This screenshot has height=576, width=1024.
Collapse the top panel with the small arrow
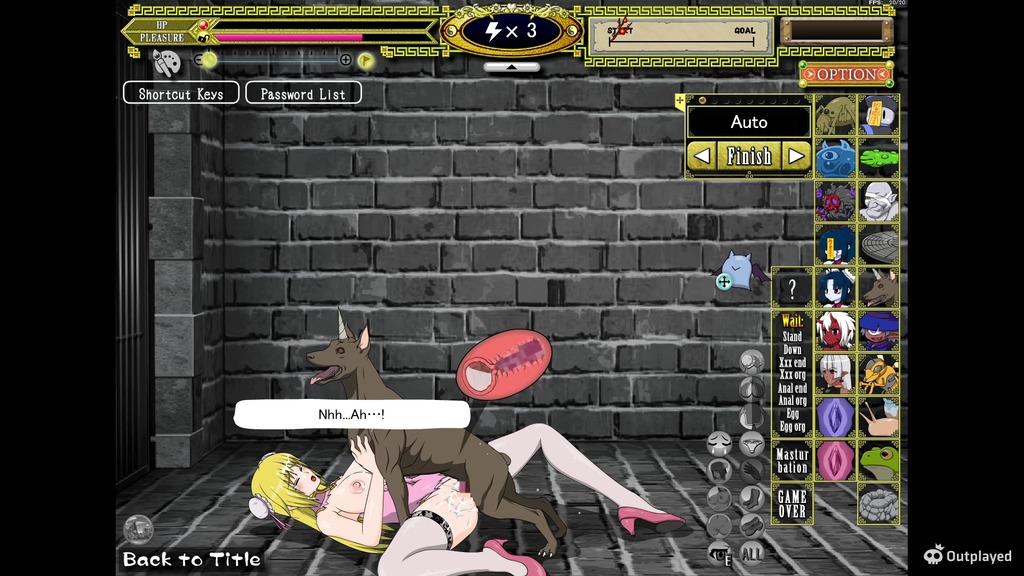[511, 67]
